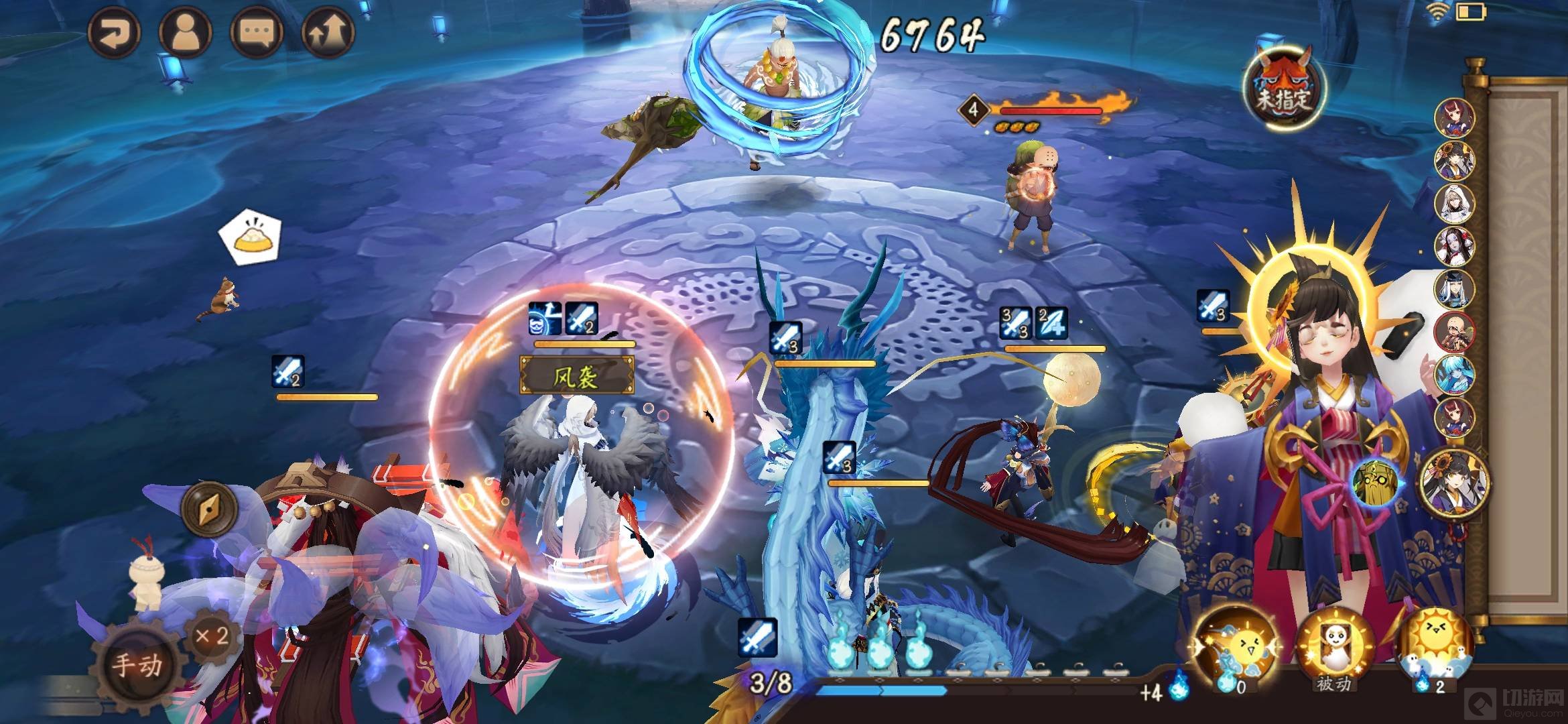Select the 未指定 target marker

pyautogui.click(x=1283, y=88)
